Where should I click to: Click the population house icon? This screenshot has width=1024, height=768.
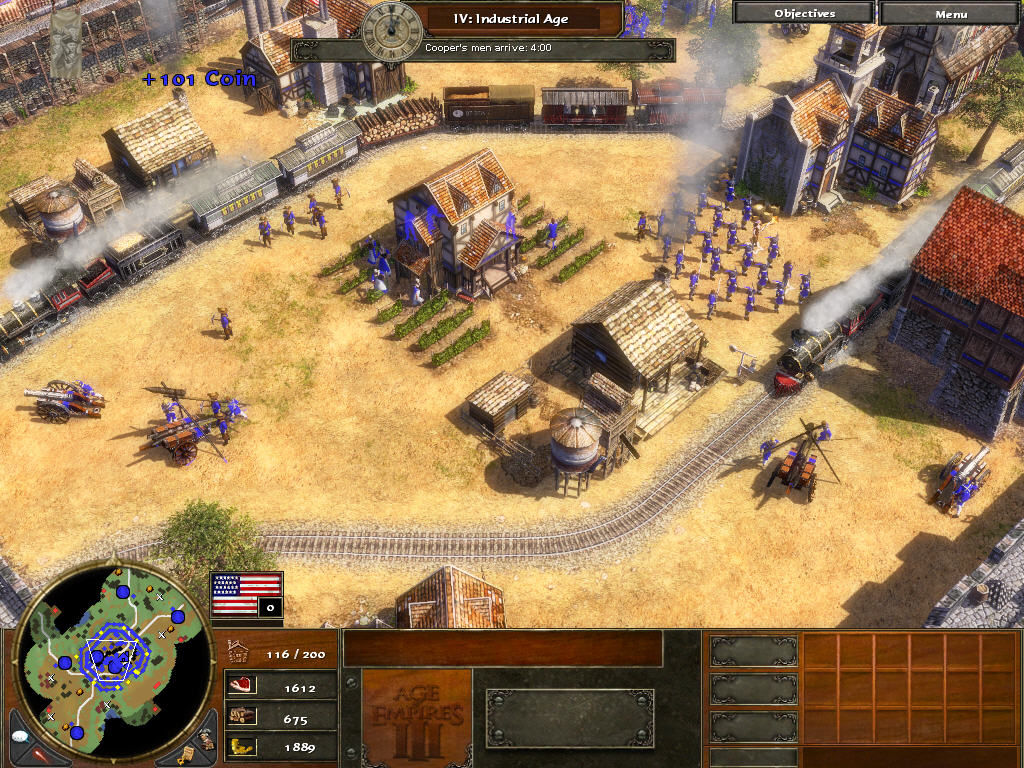click(240, 651)
